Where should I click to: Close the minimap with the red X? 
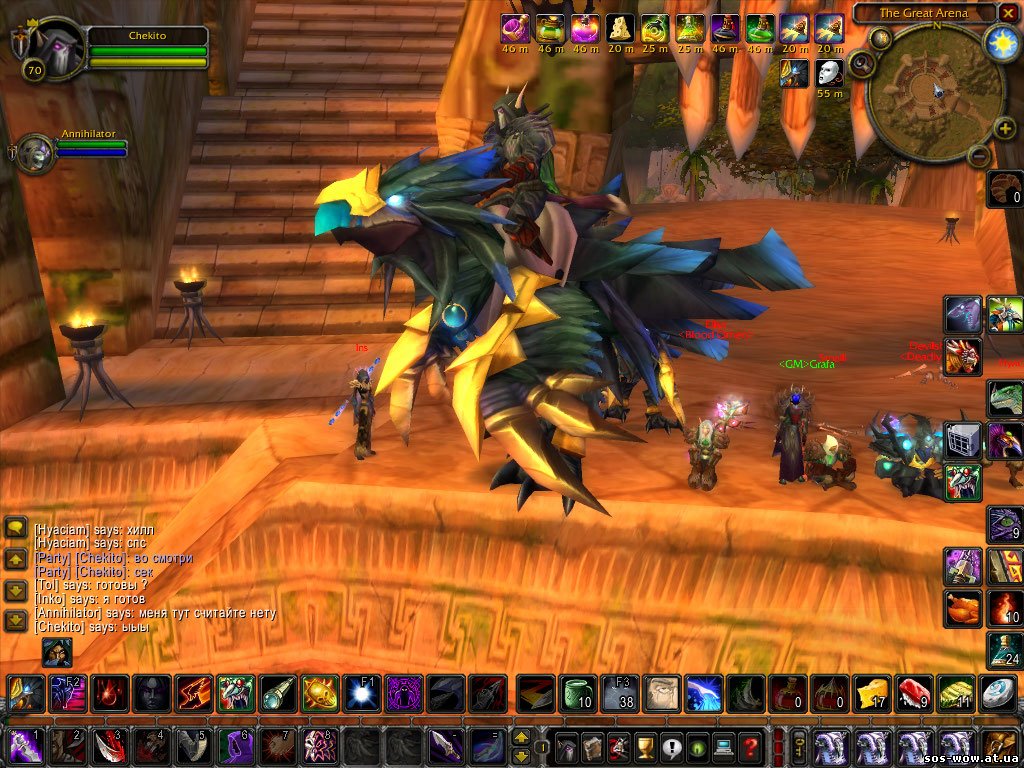1008,13
